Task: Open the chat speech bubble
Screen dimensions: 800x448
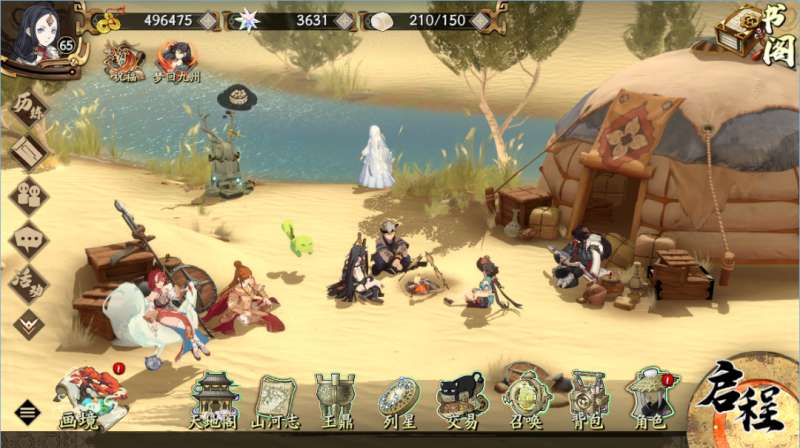Action: tap(28, 240)
